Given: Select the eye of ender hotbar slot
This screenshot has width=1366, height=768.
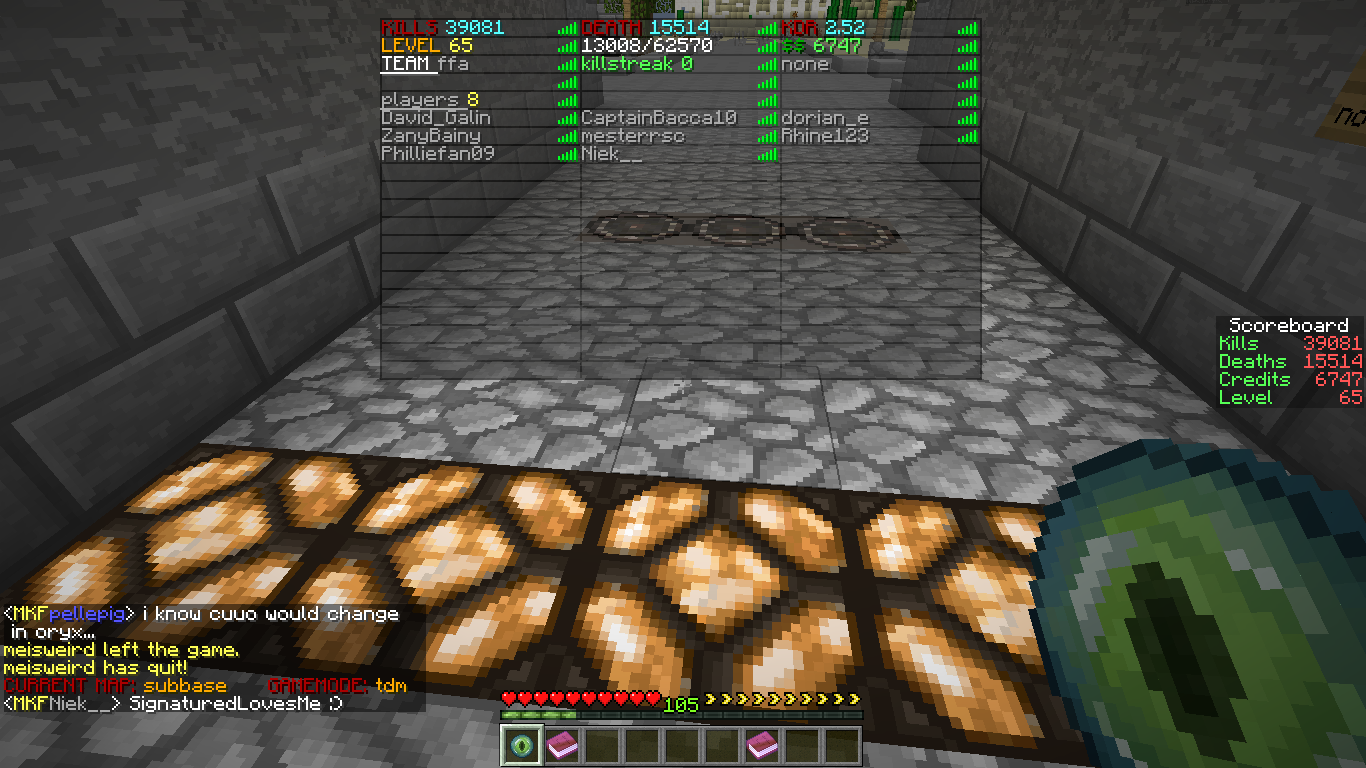Looking at the screenshot, I should pos(521,745).
